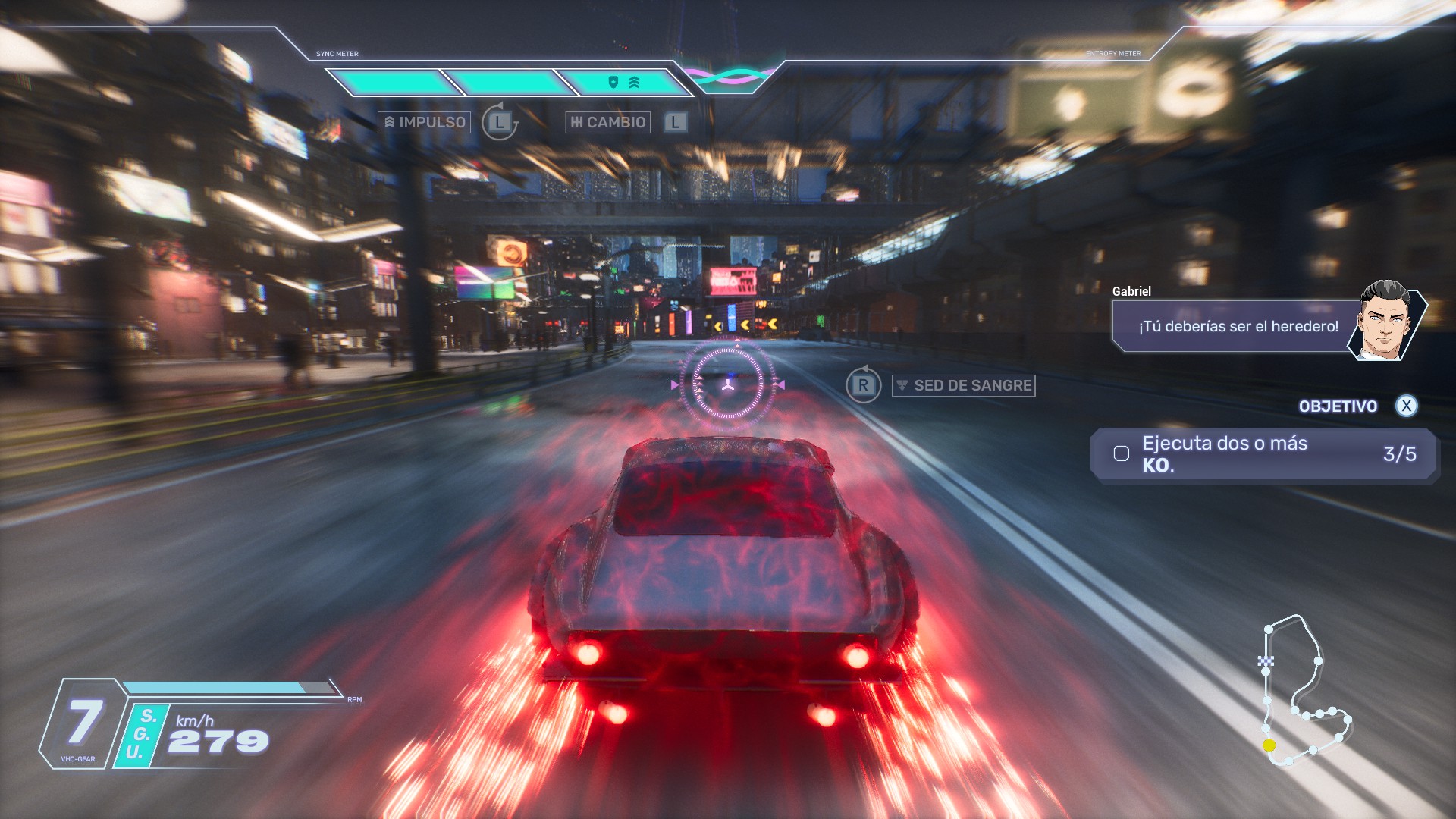Click Gabriel's character portrait
The width and height of the screenshot is (1456, 819).
[1385, 322]
